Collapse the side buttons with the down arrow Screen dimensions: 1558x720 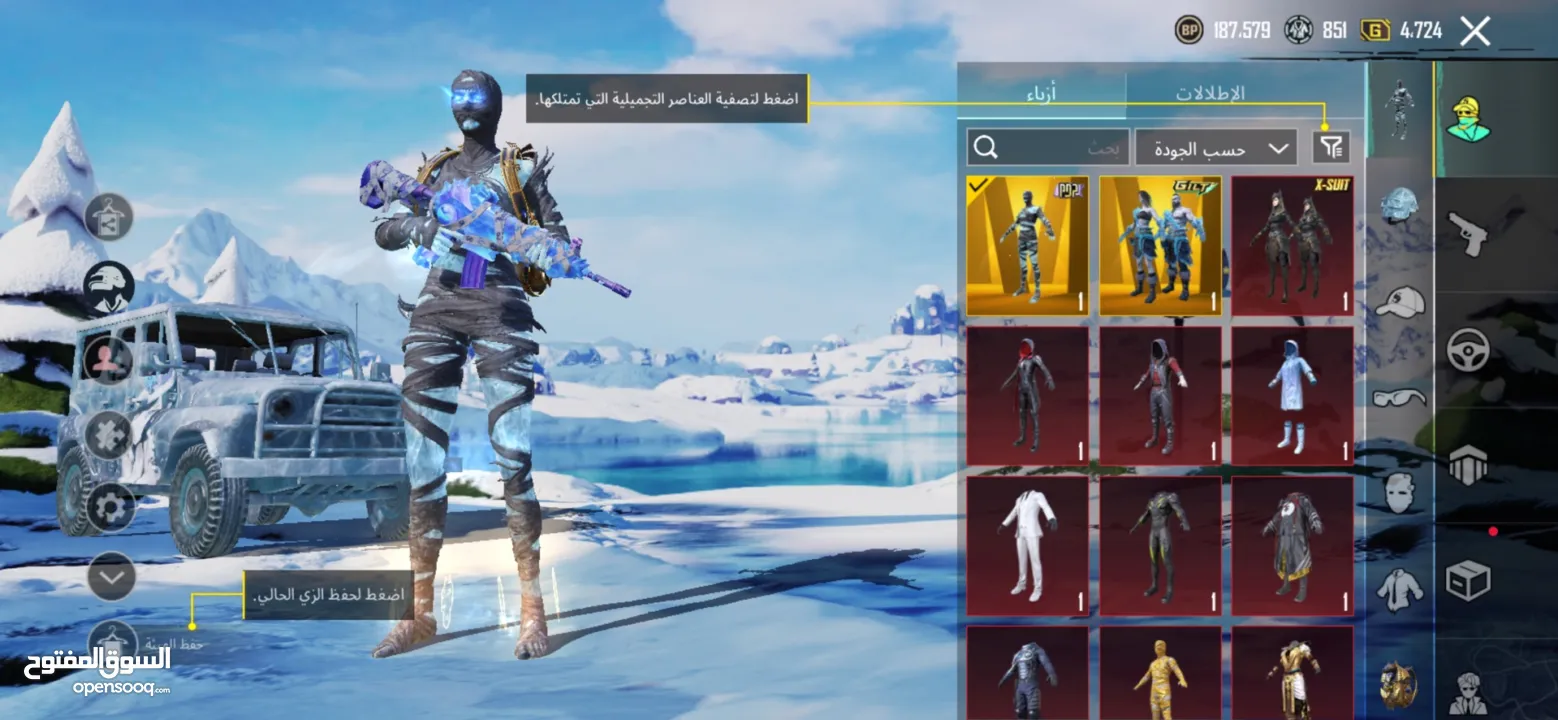pyautogui.click(x=111, y=576)
